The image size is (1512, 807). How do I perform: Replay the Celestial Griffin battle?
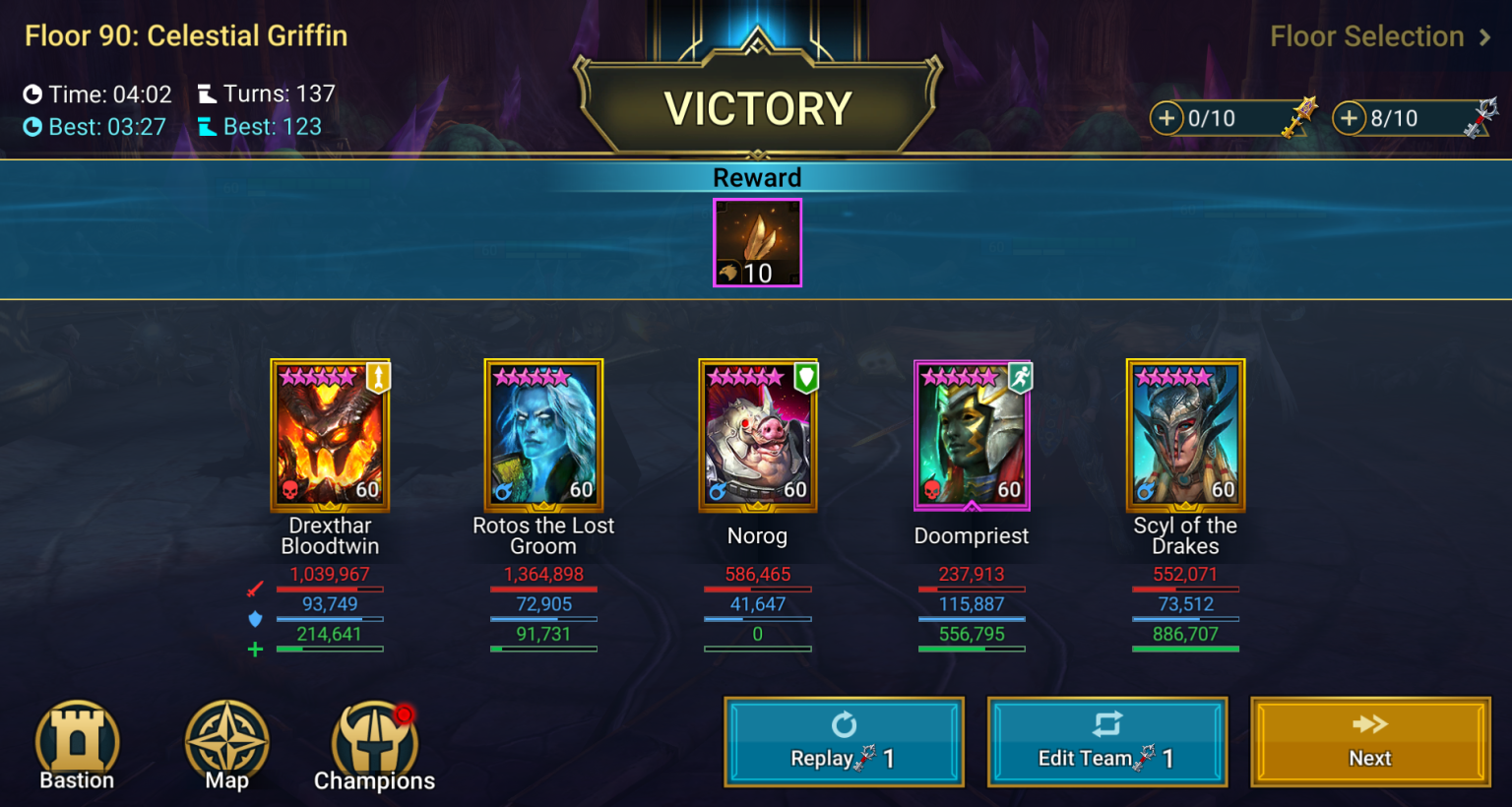[844, 741]
